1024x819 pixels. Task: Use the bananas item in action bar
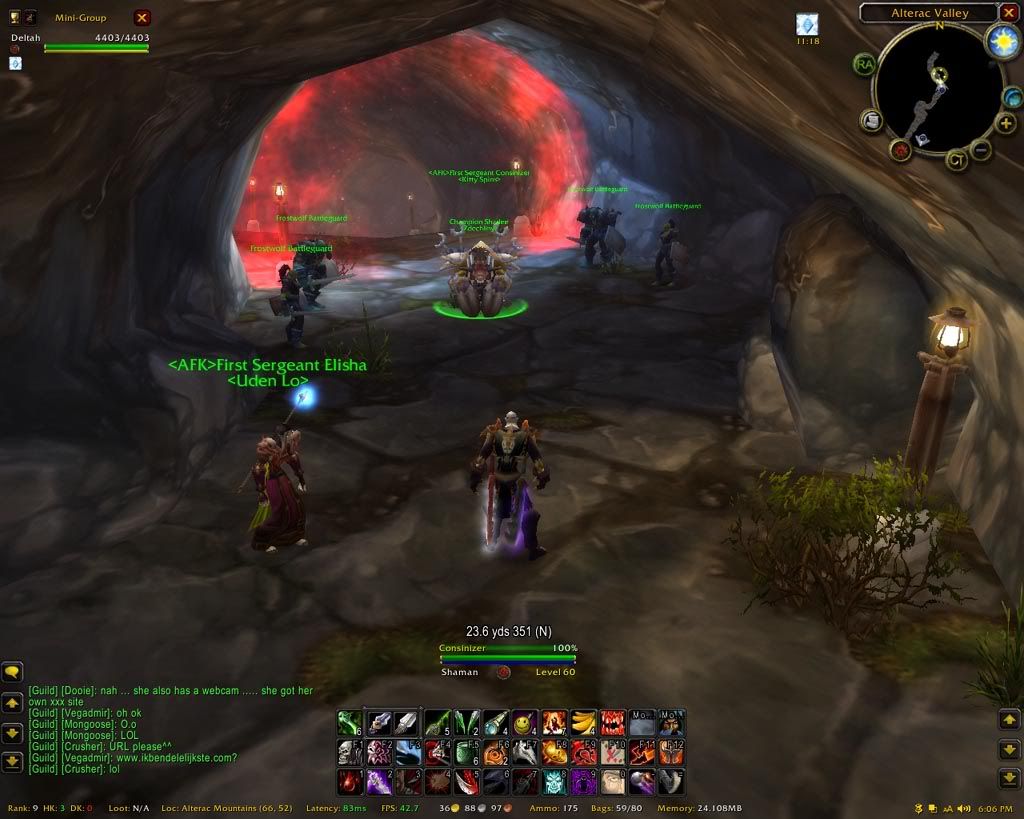click(x=584, y=722)
